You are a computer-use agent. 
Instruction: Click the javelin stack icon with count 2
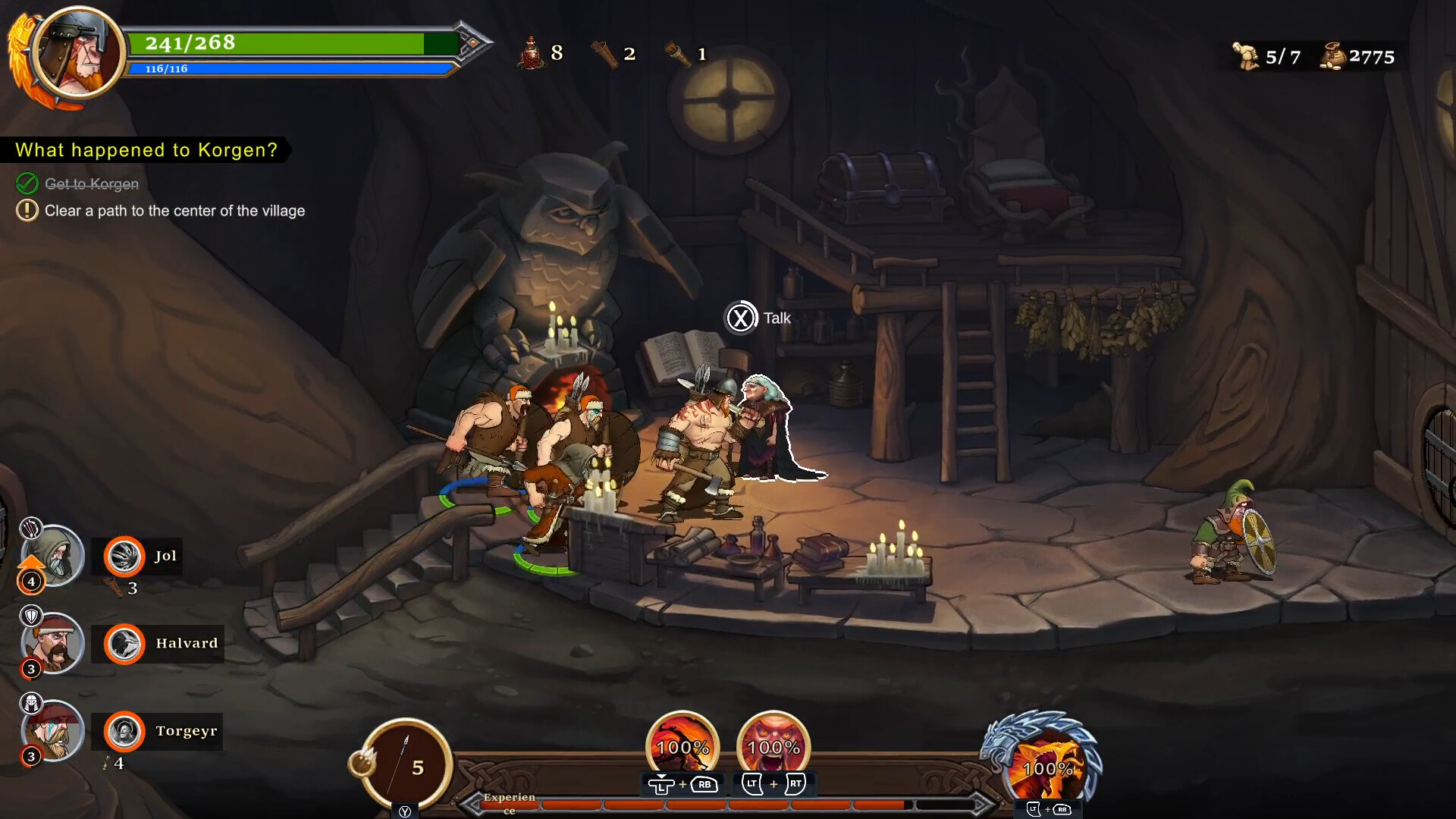(604, 53)
